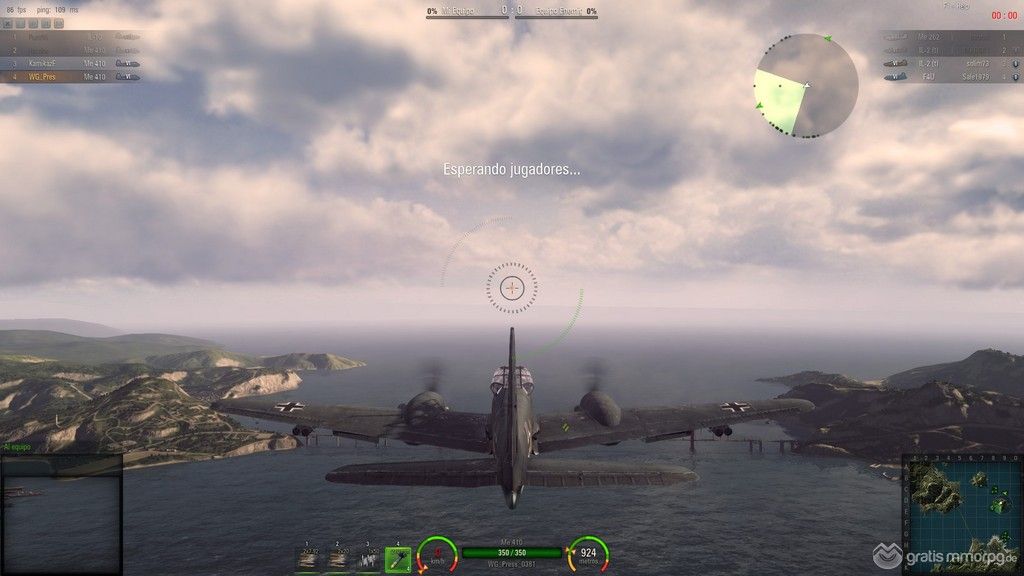The height and width of the screenshot is (576, 1024).
Task: Choose weapon slot 2 in the bottom bar
Action: pyautogui.click(x=338, y=559)
